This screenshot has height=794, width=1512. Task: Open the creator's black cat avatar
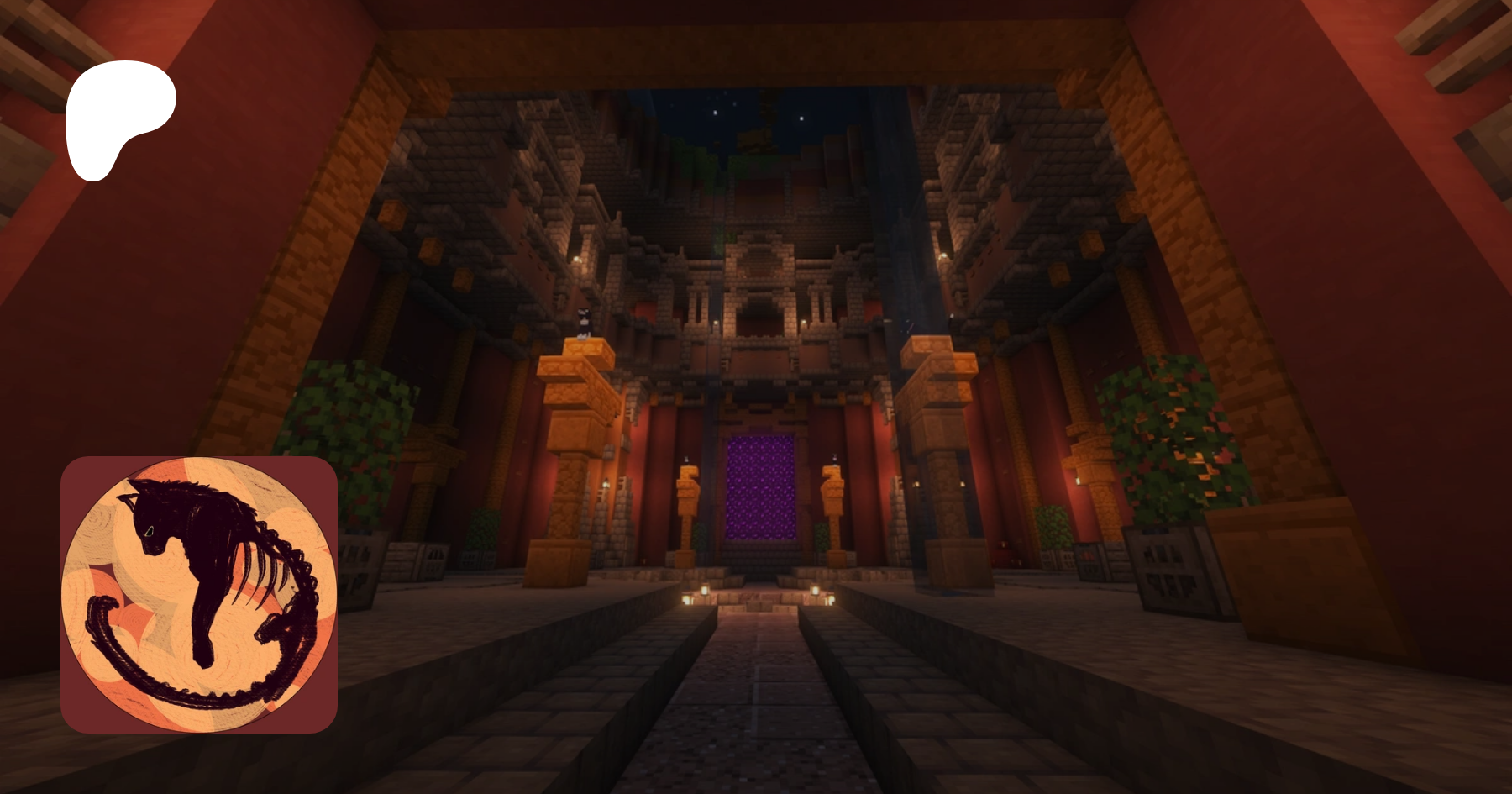tap(199, 595)
